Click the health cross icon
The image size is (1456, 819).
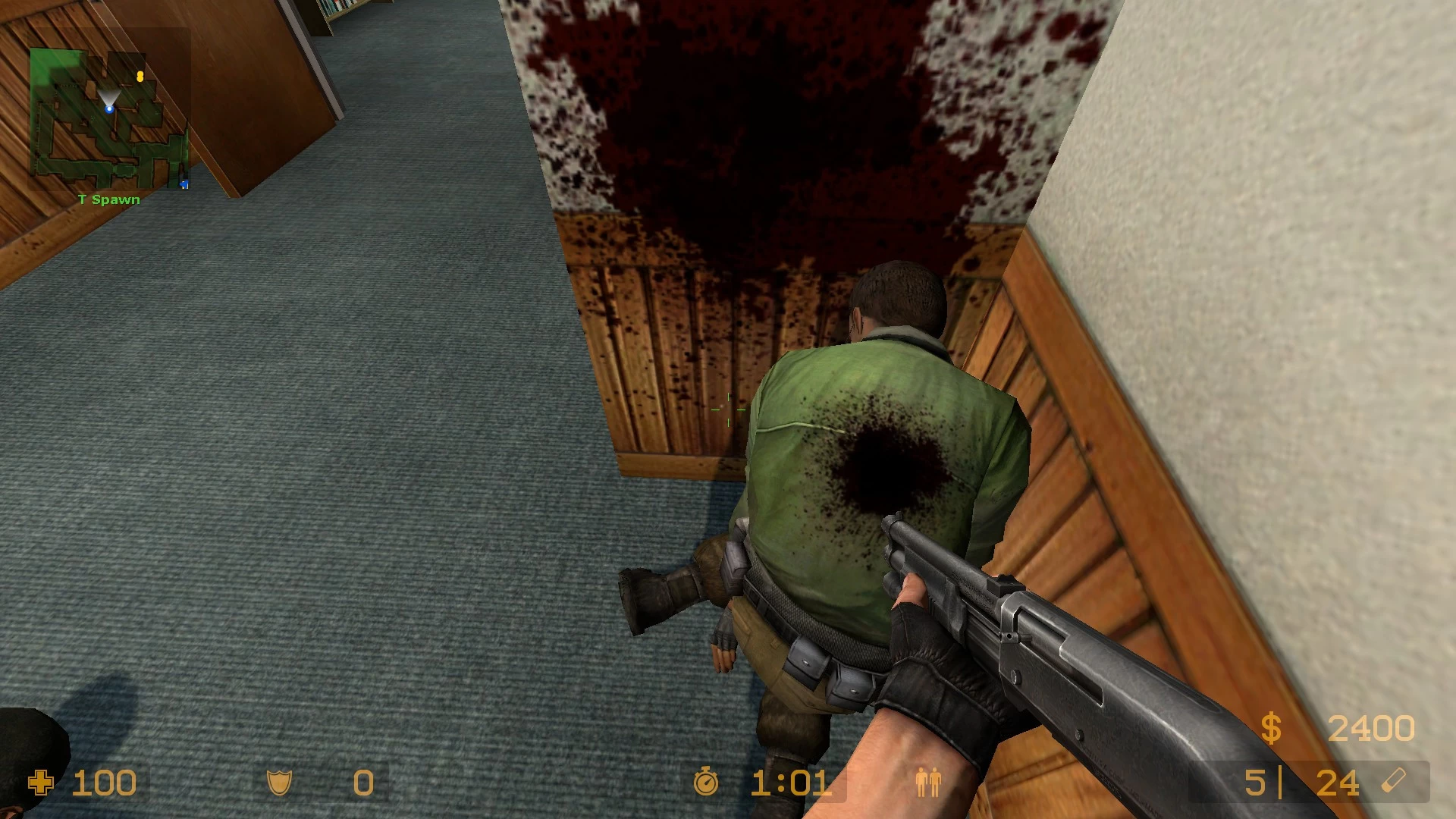coord(42,783)
